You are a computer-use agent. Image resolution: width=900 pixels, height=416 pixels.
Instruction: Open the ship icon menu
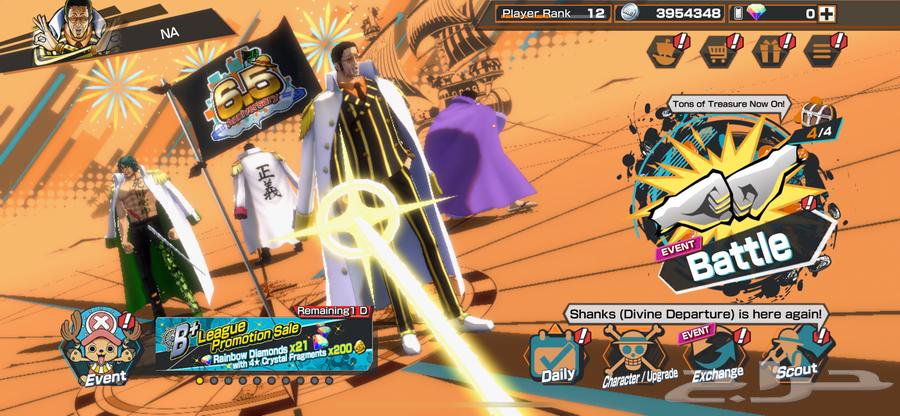click(x=665, y=47)
